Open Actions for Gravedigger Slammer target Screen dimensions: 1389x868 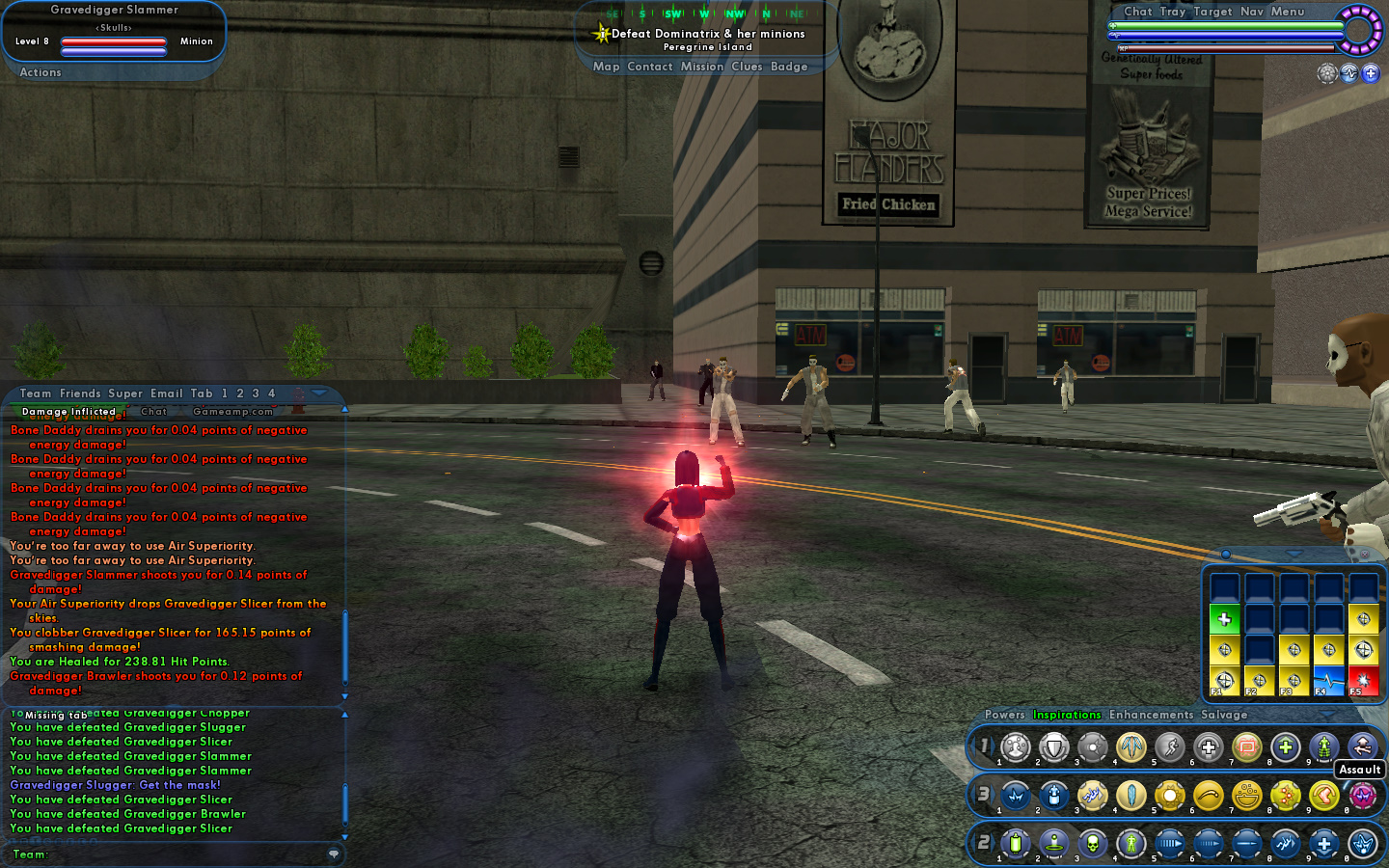point(41,72)
